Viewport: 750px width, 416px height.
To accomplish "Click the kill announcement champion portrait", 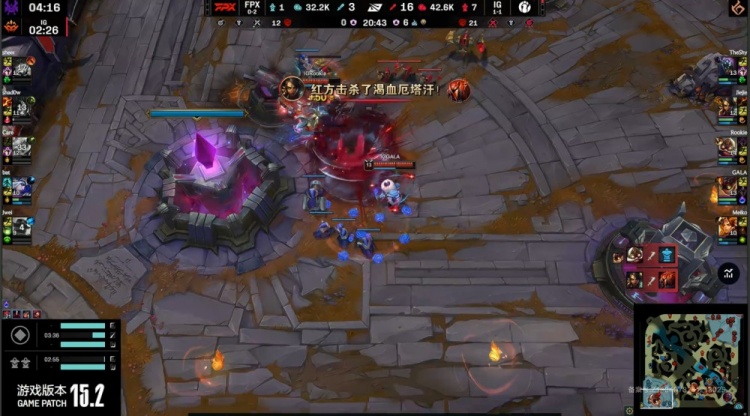I will pos(291,88).
